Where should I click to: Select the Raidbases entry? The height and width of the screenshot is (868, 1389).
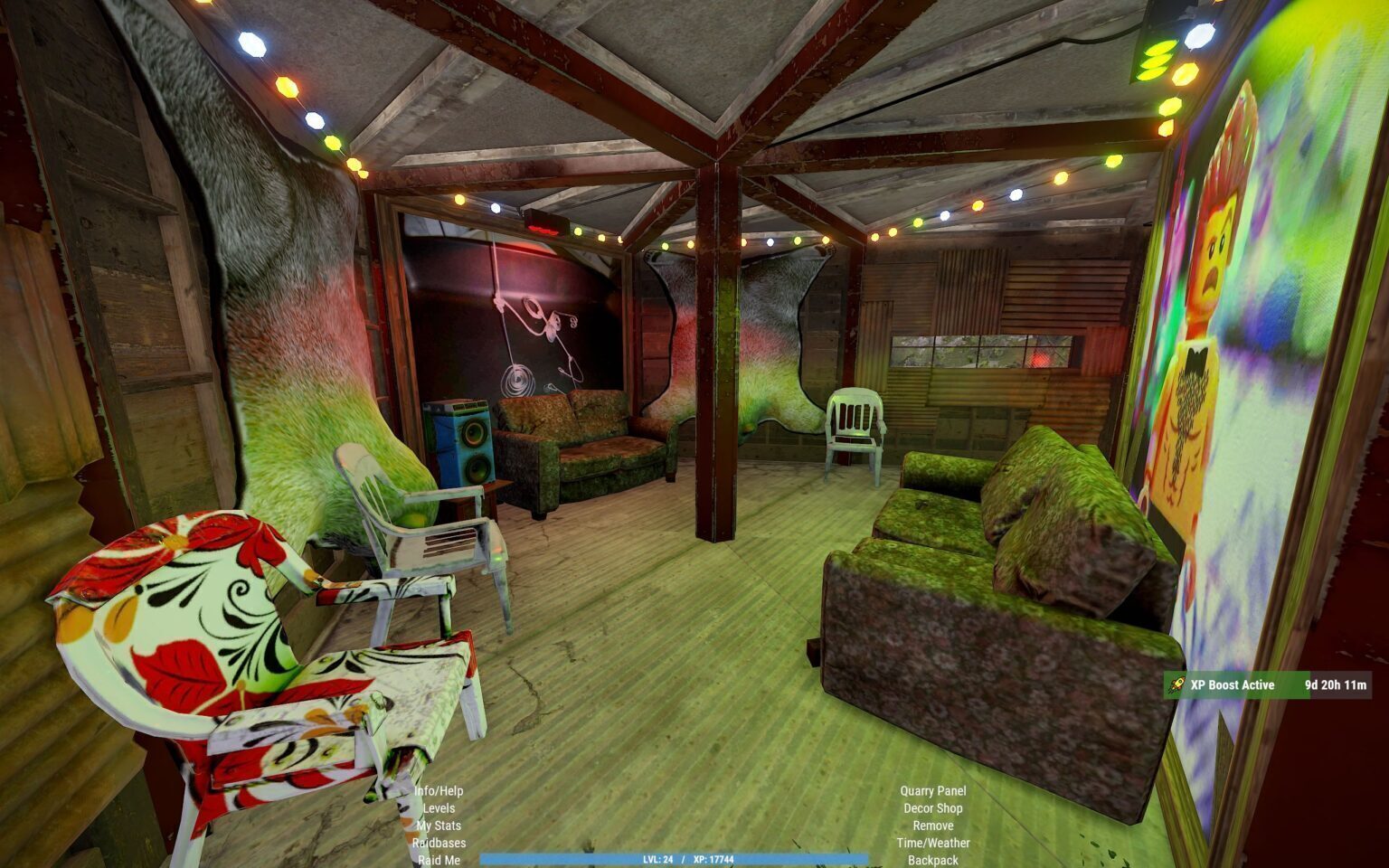pyautogui.click(x=439, y=843)
